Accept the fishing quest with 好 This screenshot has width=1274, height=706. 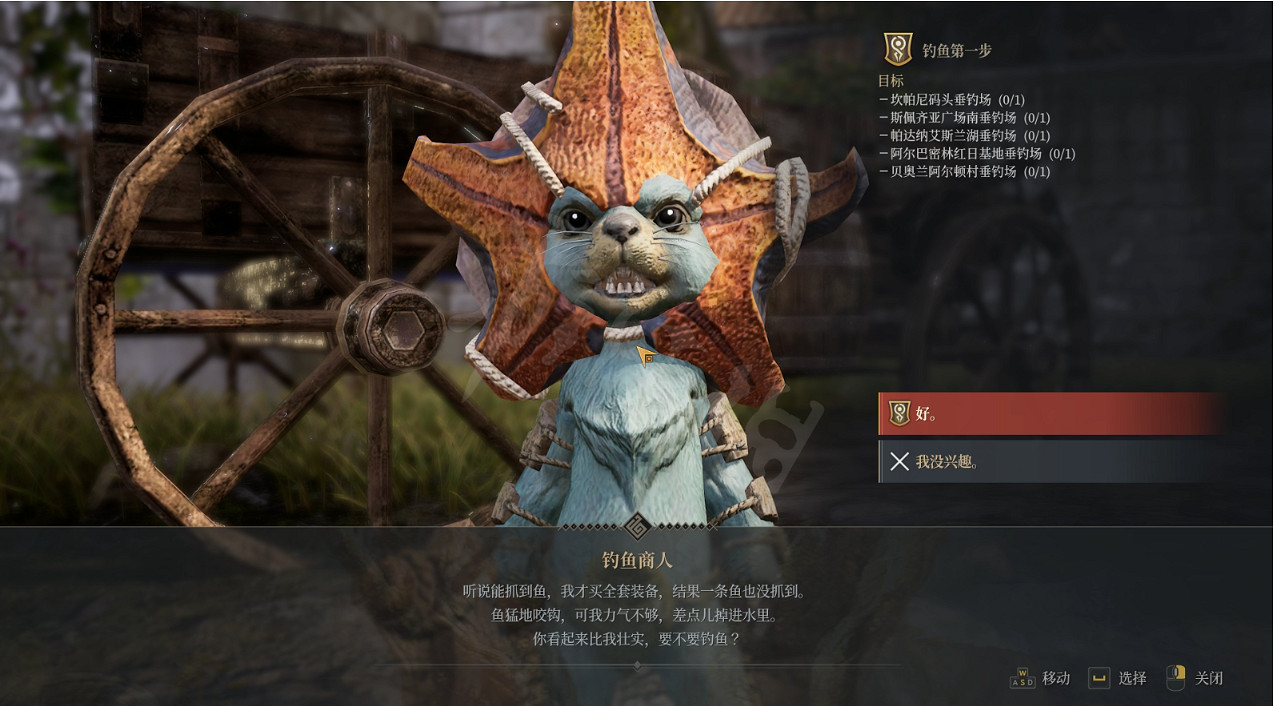[1050, 414]
